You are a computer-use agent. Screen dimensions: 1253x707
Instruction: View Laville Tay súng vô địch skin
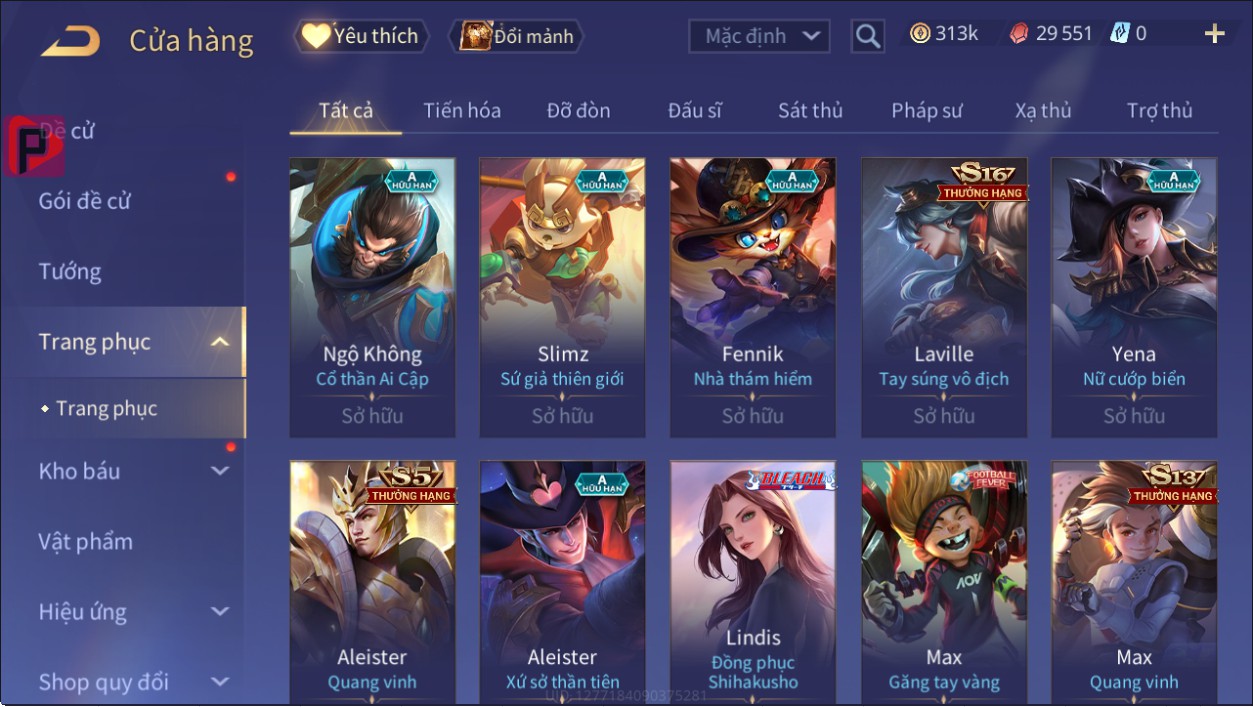pos(944,297)
